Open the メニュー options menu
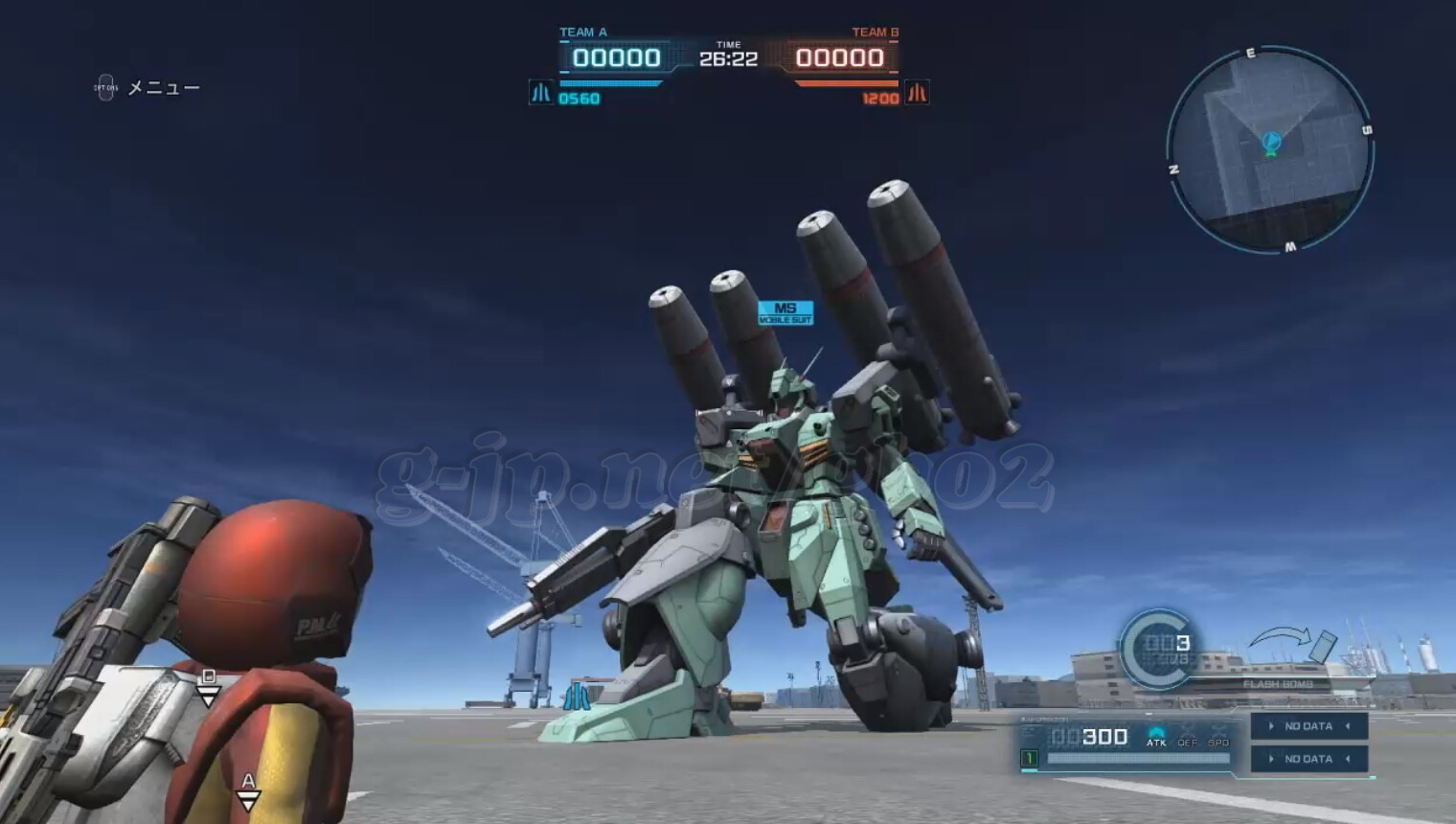Screen dimensions: 1456x824 (x=148, y=88)
